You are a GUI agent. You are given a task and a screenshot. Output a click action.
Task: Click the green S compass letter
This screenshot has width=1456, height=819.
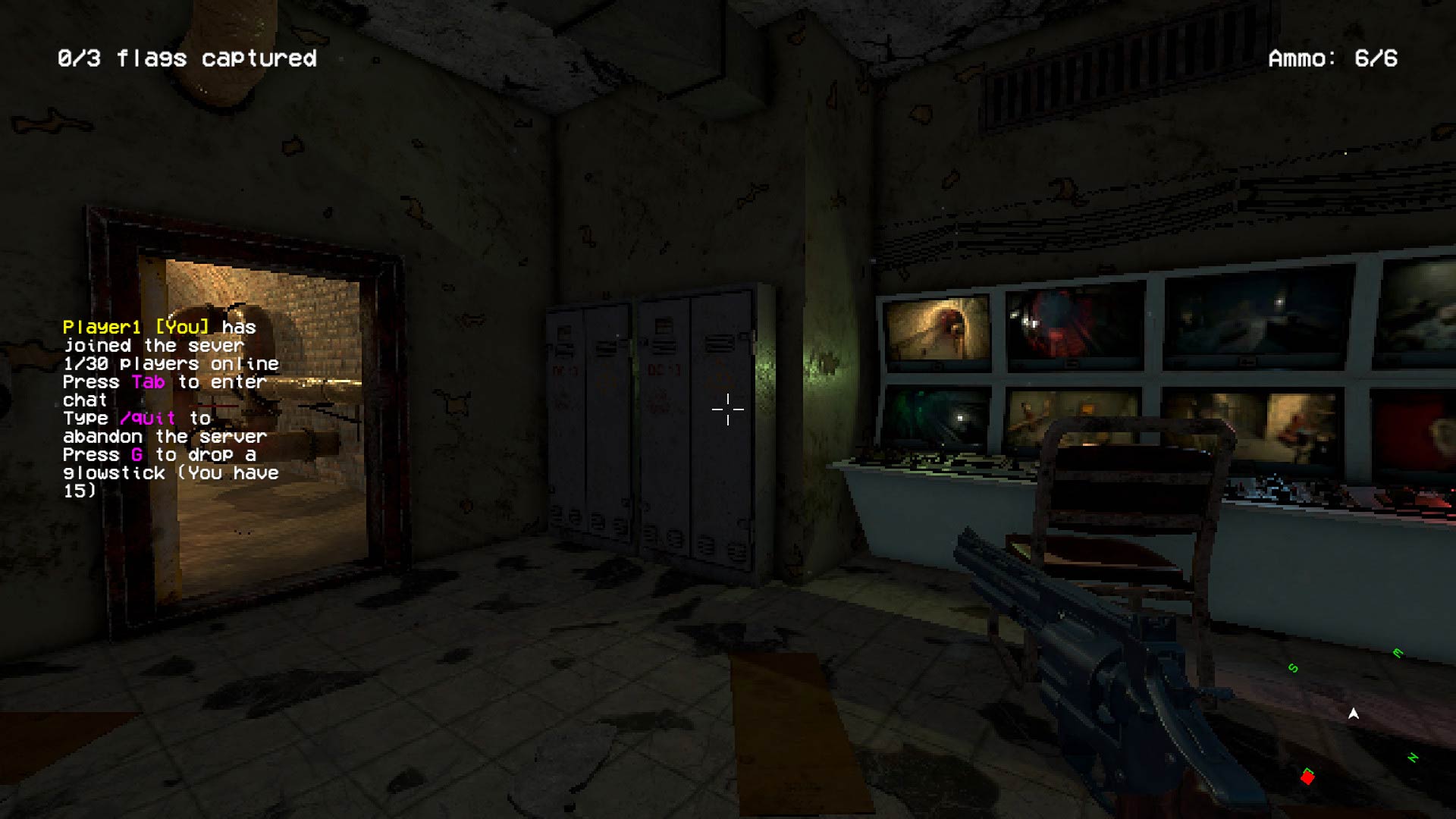1294,667
